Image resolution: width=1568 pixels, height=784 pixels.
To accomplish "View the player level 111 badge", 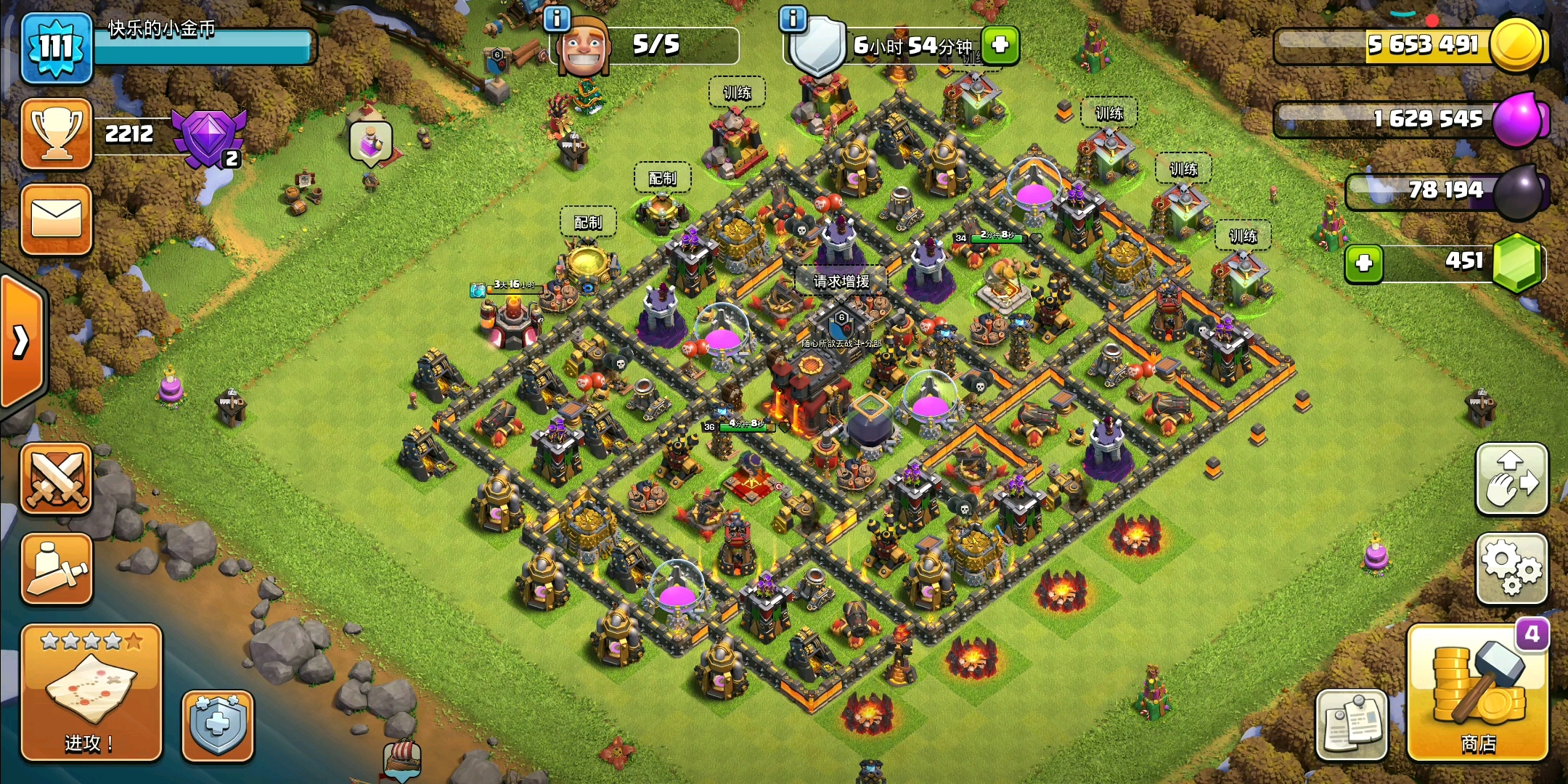I will tap(57, 48).
